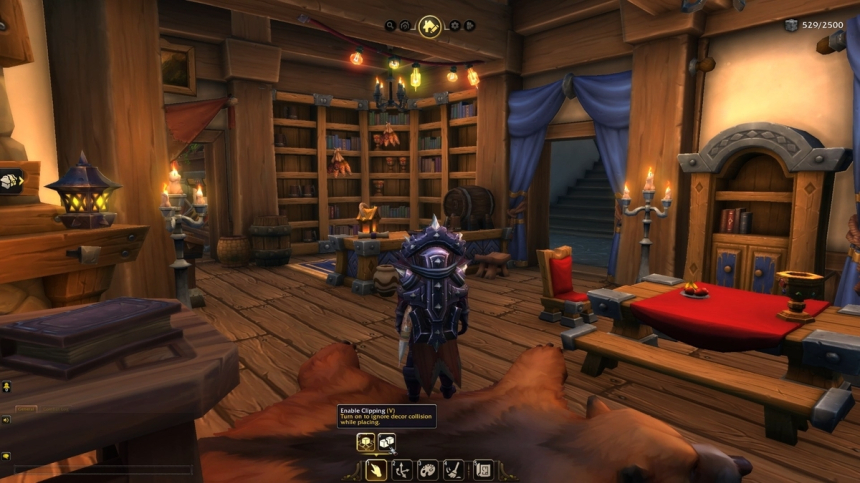Image resolution: width=860 pixels, height=483 pixels.
Task: Toggle the grid snap cube option
Action: [366, 441]
